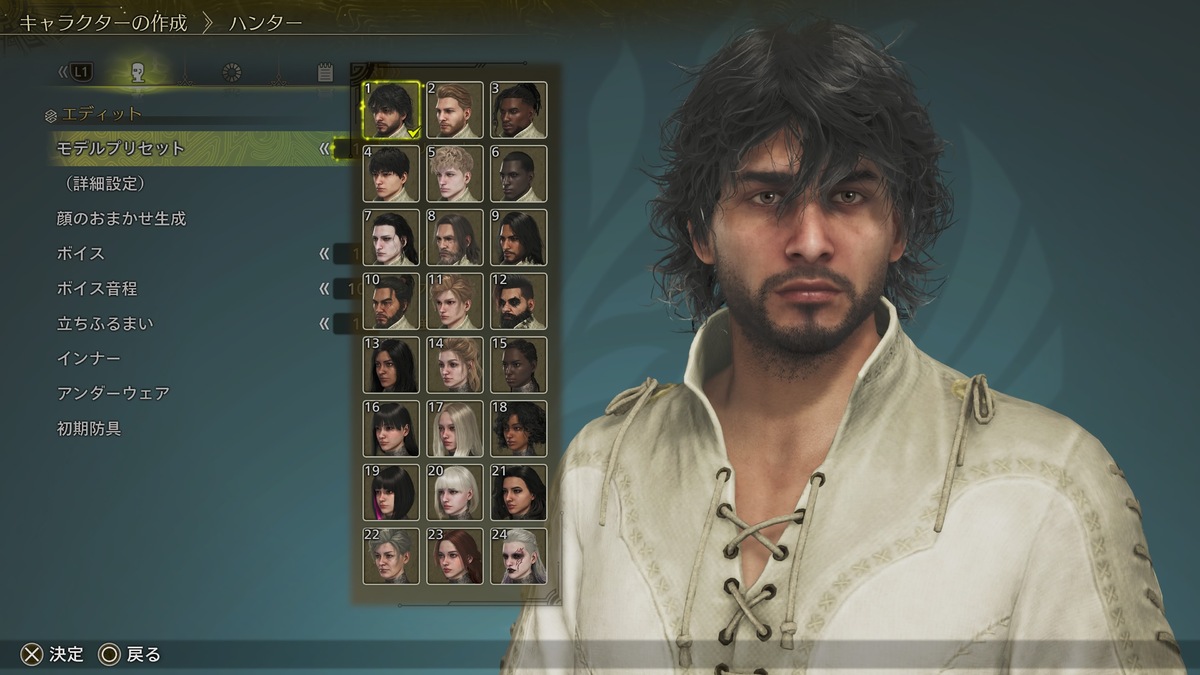Viewport: 1200px width, 675px height.
Task: Pick preset 24 white hair face paint
Action: click(x=519, y=556)
